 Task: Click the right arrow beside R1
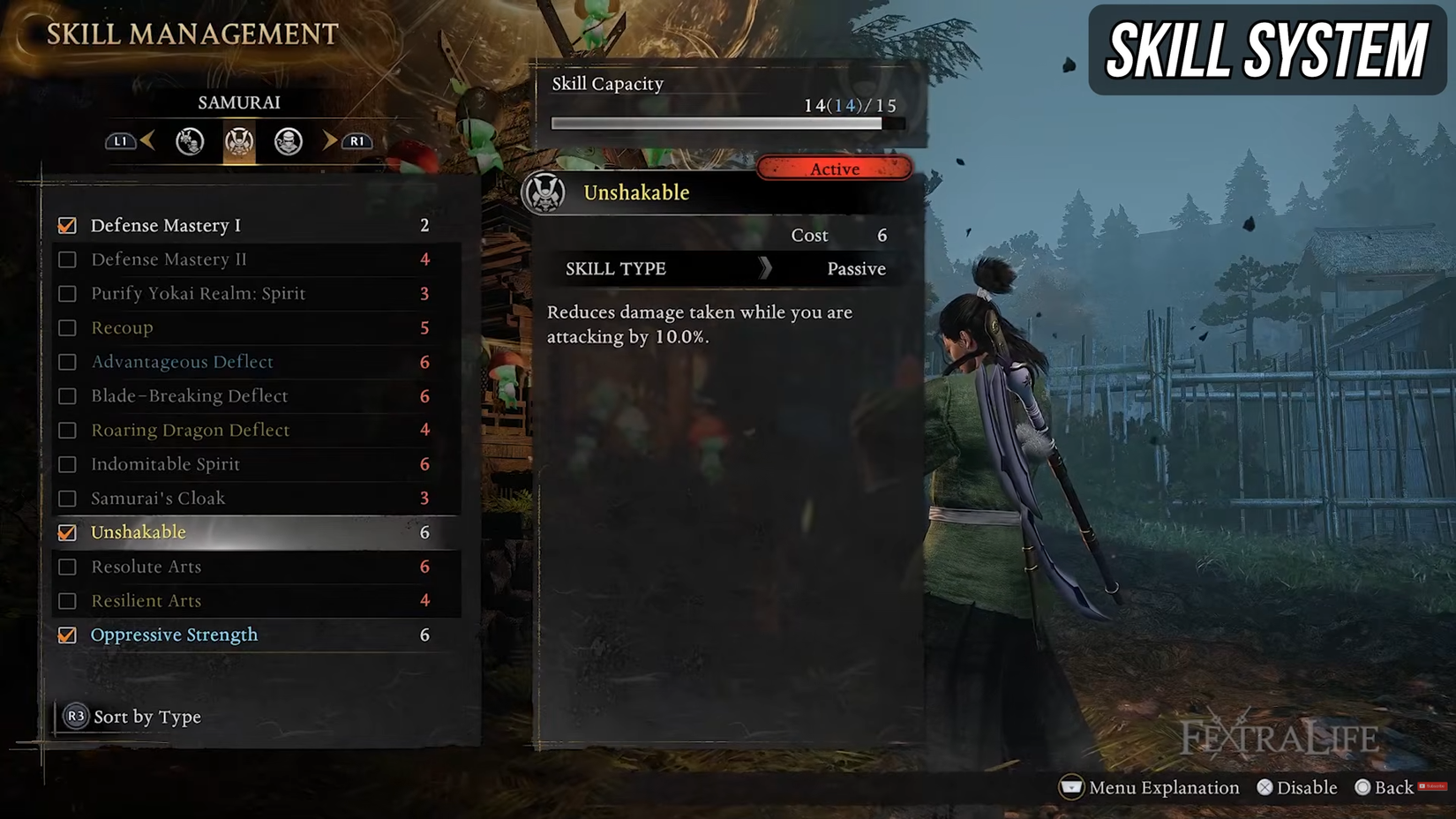point(328,141)
